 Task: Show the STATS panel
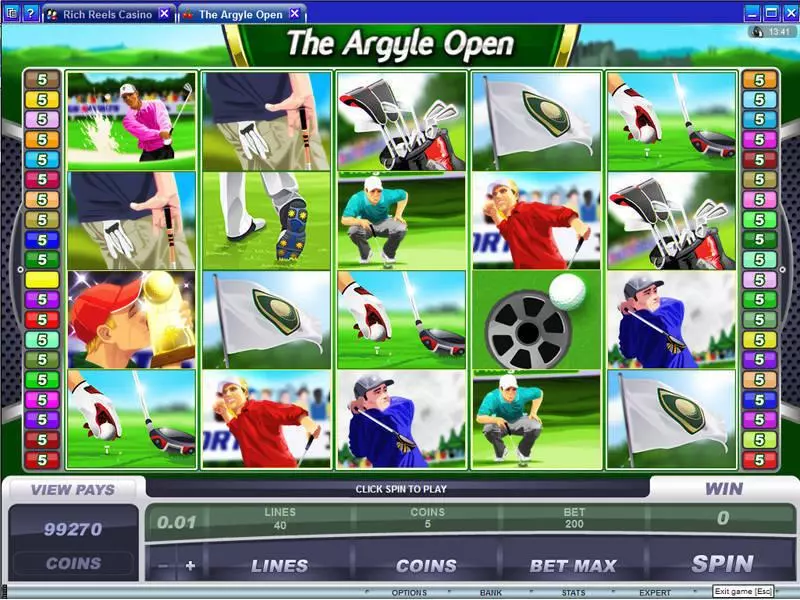(x=572, y=593)
